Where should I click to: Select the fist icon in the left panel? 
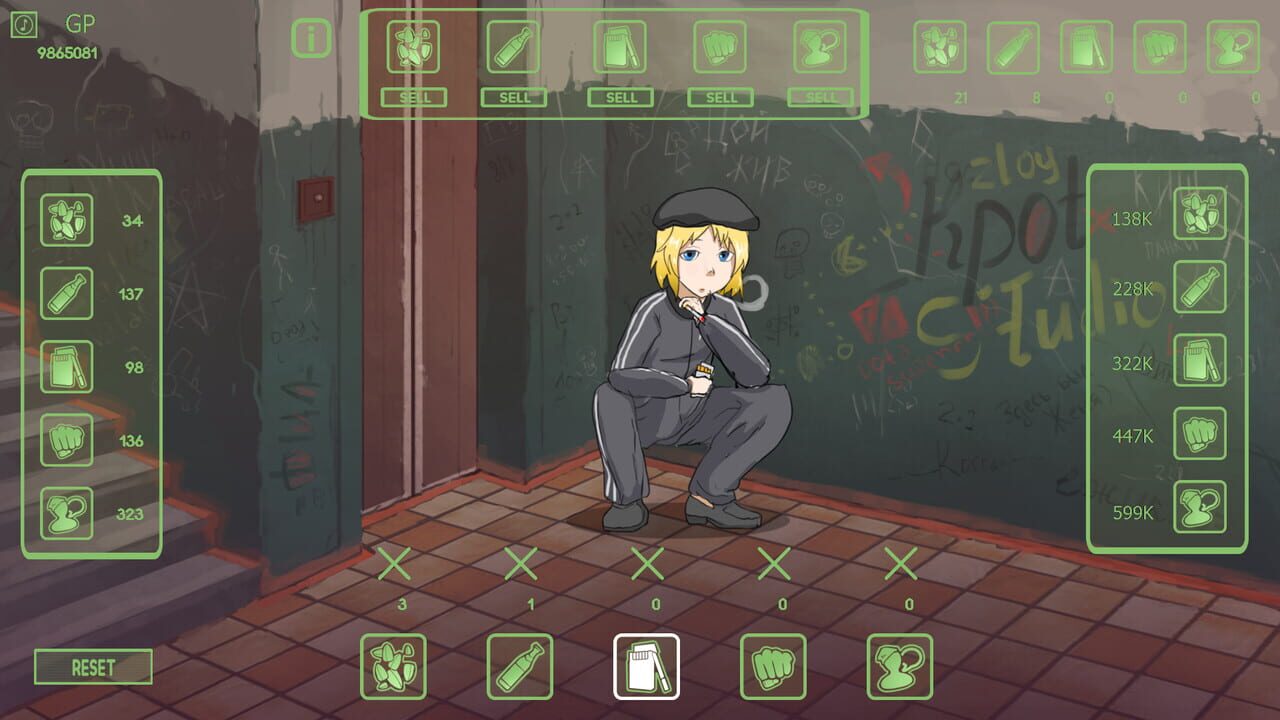pos(66,440)
